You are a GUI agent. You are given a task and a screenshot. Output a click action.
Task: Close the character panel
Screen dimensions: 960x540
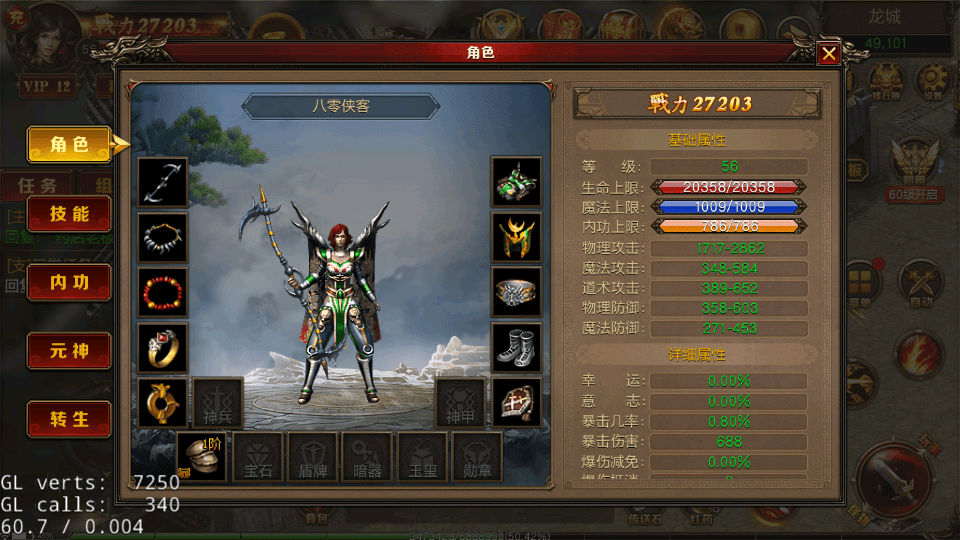tap(828, 54)
